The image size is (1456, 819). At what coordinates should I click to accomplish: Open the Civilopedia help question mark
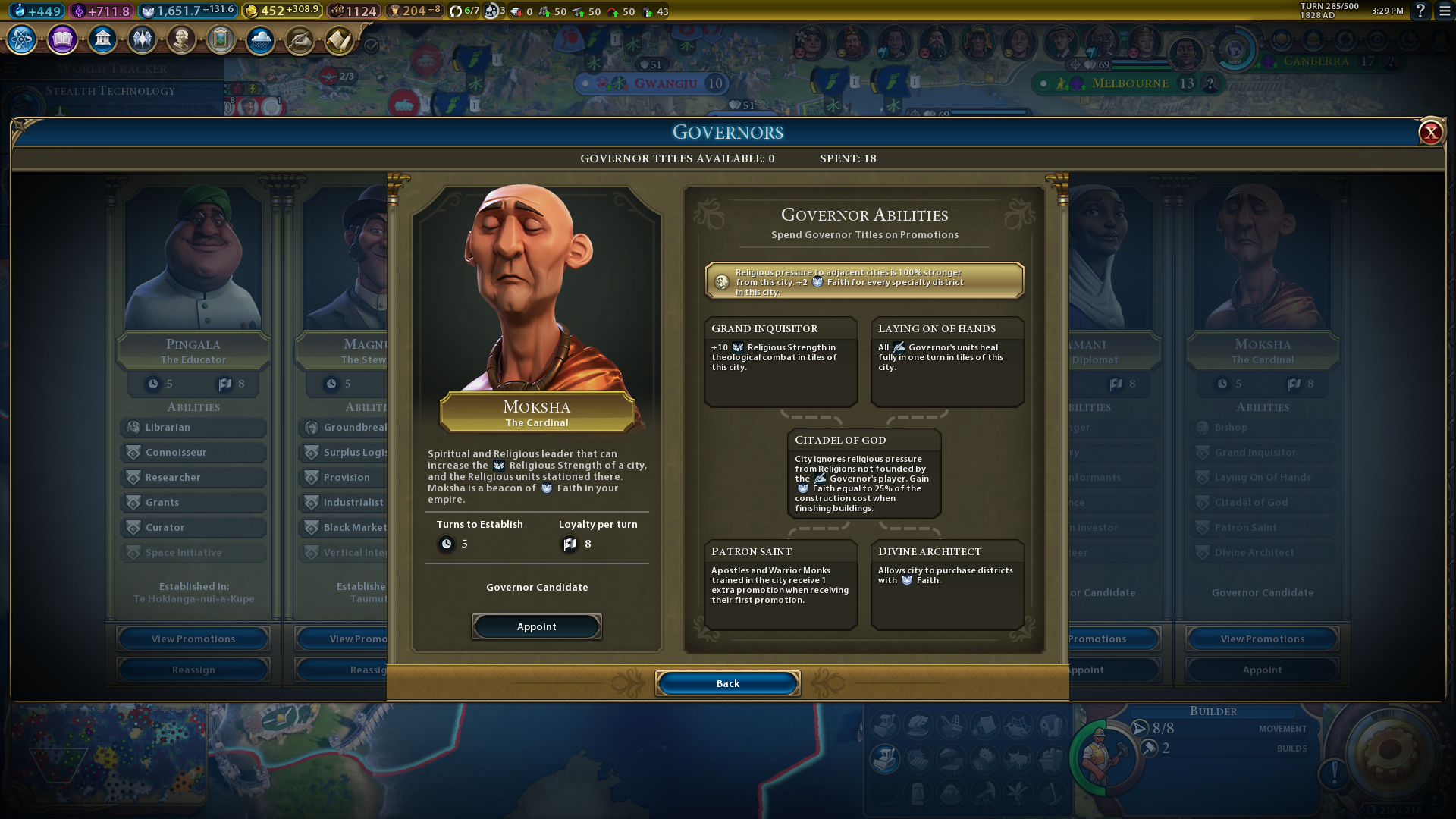(1420, 11)
